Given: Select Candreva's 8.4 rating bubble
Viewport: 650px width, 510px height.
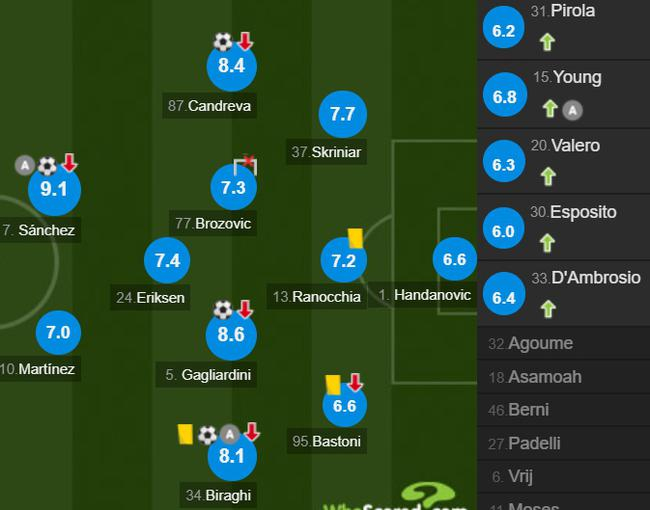Looking at the screenshot, I should pos(231,67).
